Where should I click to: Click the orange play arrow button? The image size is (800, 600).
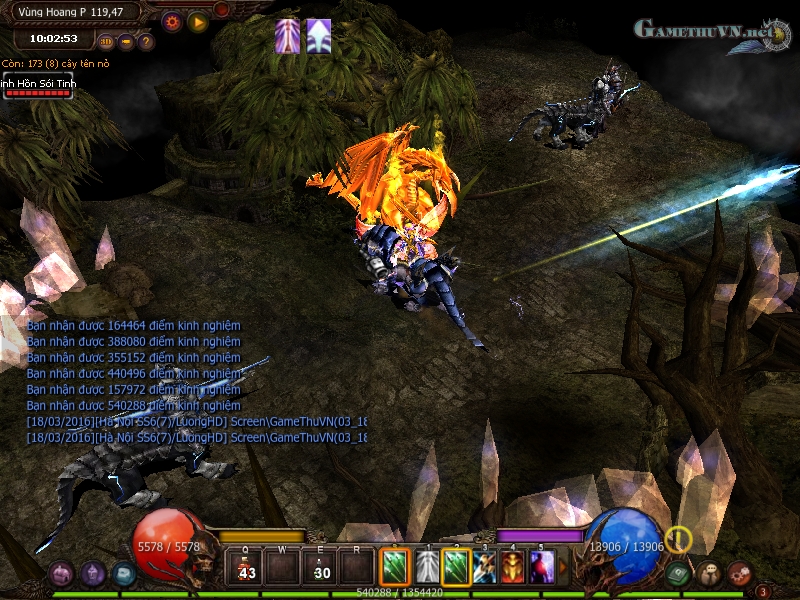197,21
